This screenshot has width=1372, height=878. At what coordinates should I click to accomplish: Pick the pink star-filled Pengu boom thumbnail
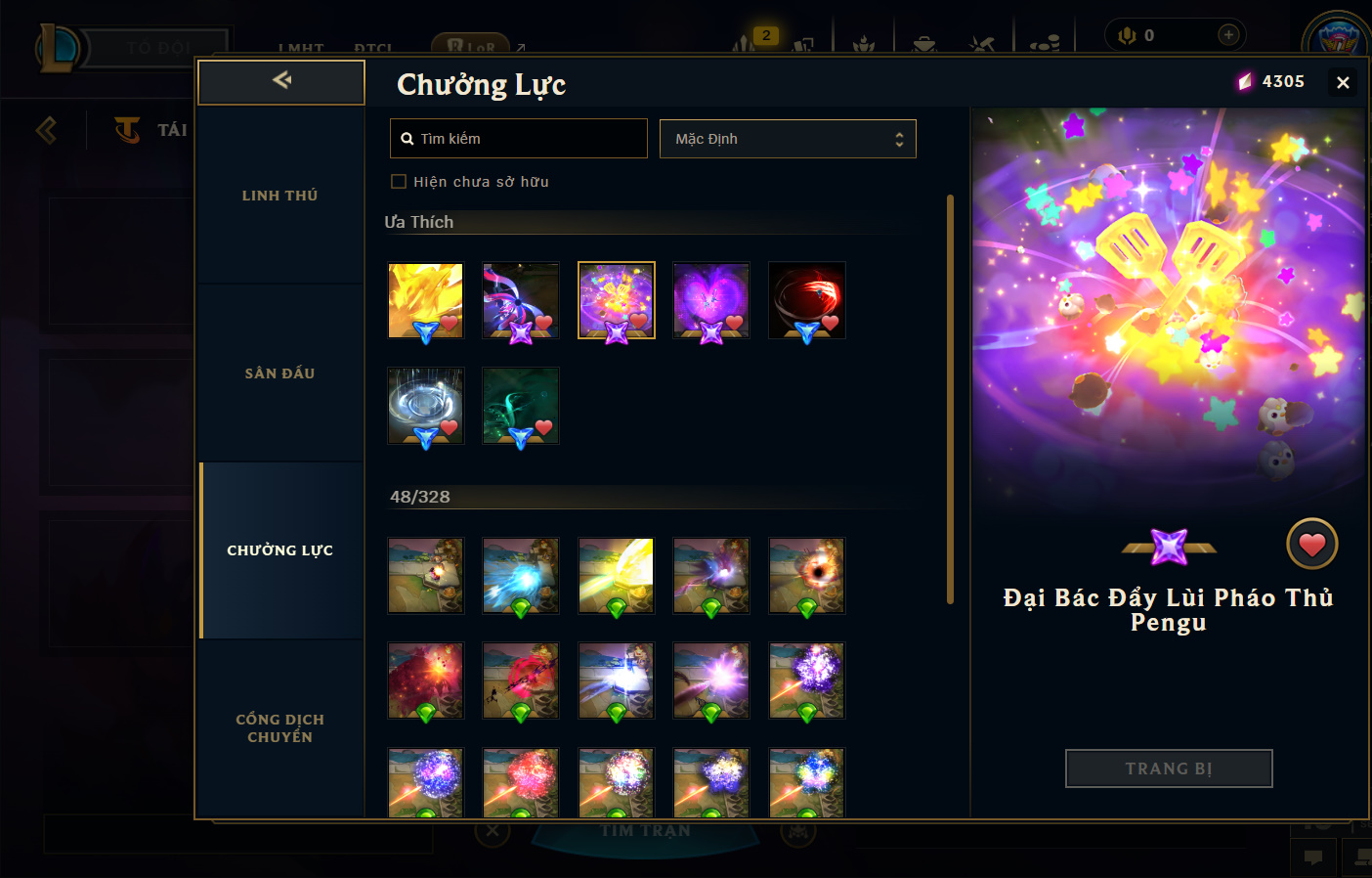click(x=616, y=300)
